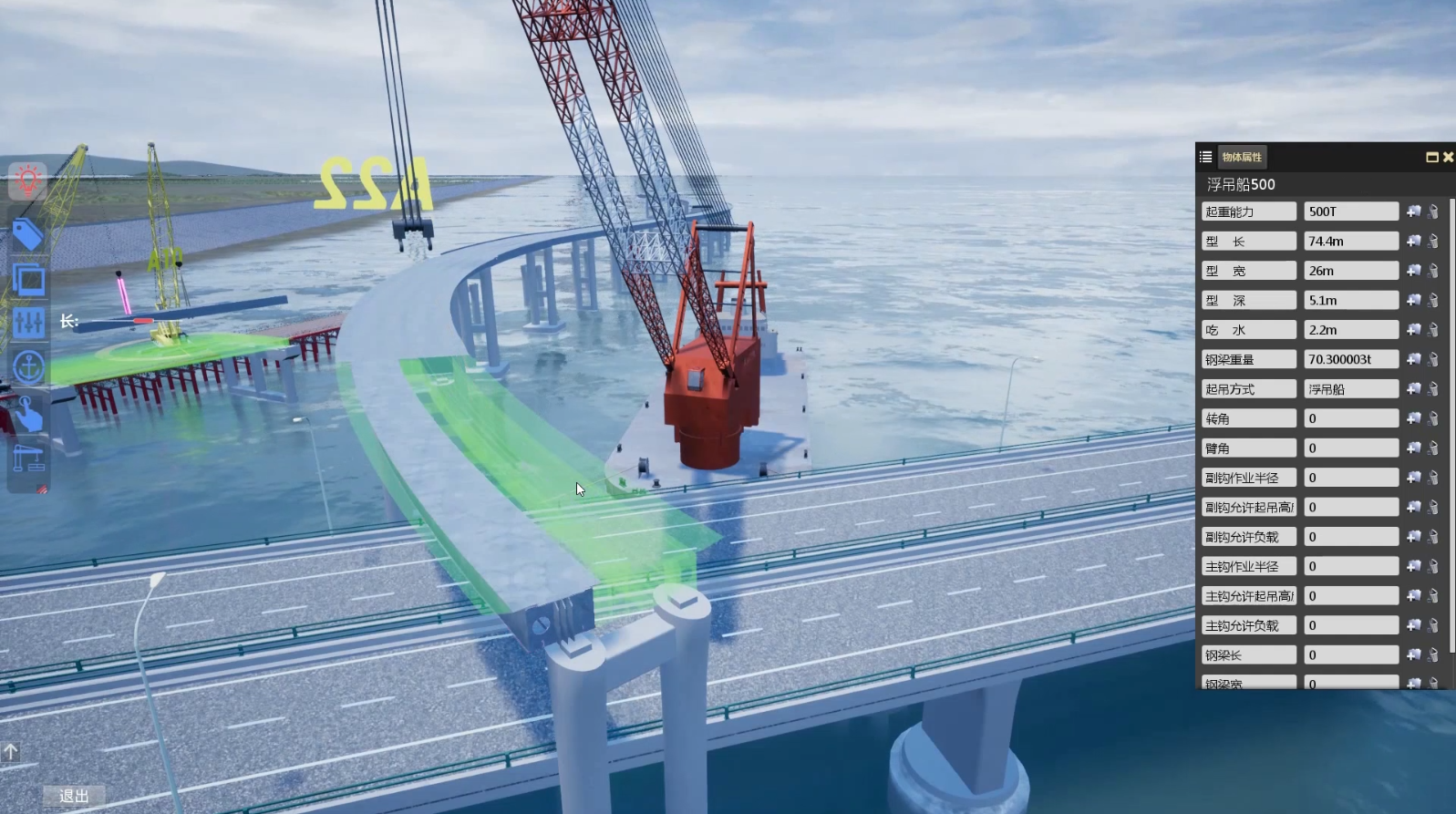
Task: Switch to the 物体属性 tab
Action: tap(1242, 157)
